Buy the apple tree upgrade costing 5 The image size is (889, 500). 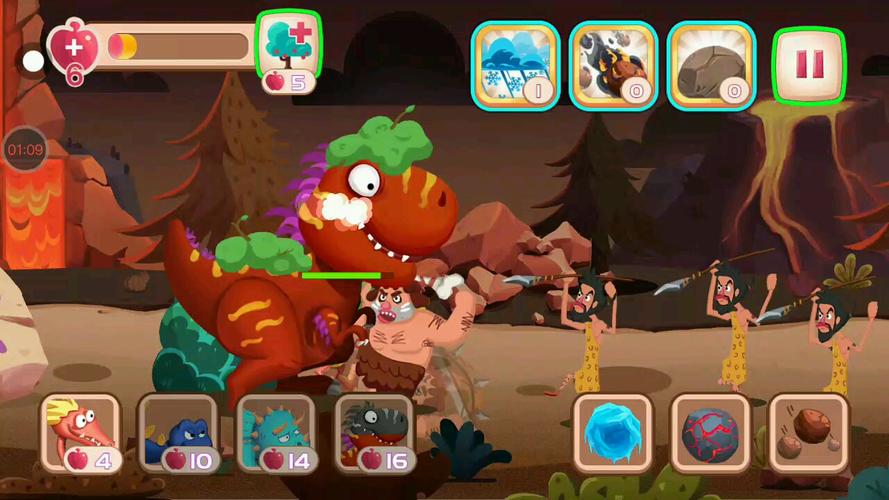click(289, 52)
